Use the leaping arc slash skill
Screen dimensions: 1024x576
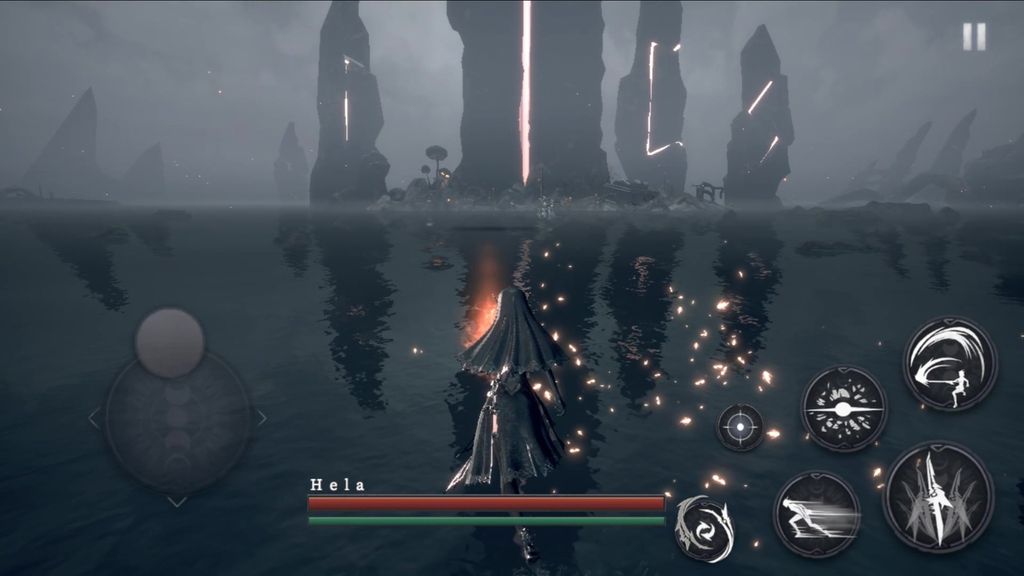coord(949,363)
